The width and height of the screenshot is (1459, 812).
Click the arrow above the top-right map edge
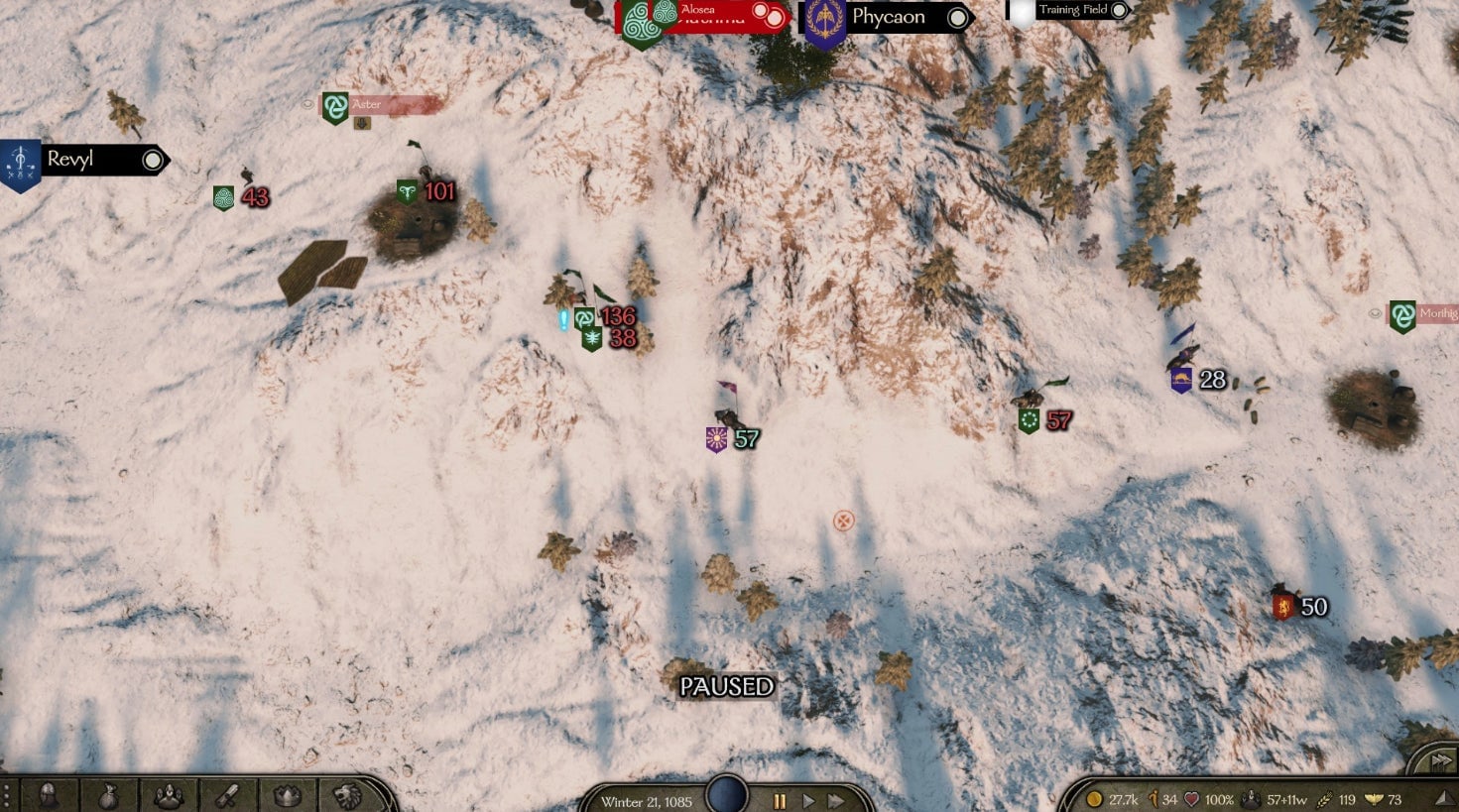click(1440, 760)
